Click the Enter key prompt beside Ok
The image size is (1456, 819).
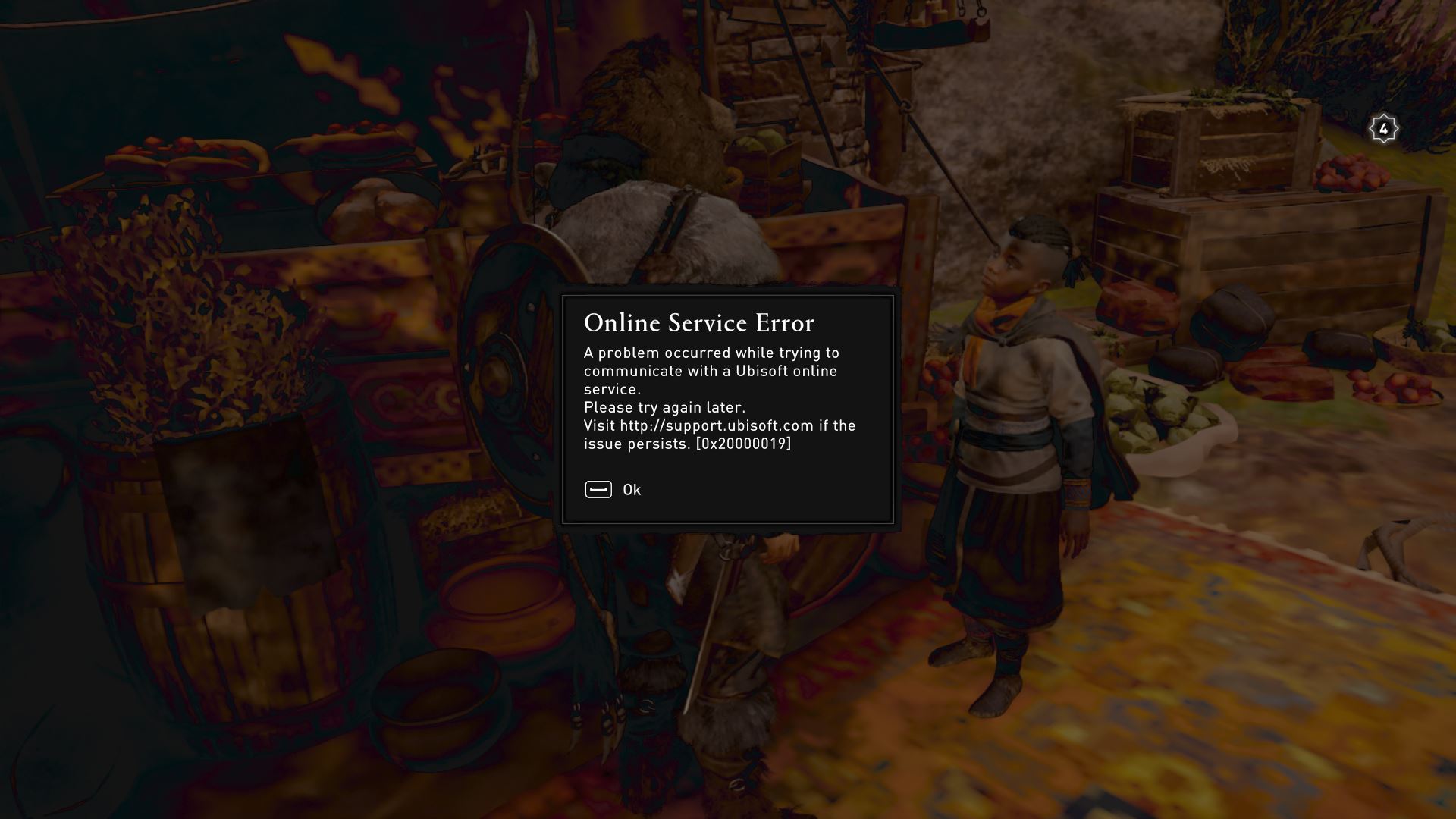point(598,490)
